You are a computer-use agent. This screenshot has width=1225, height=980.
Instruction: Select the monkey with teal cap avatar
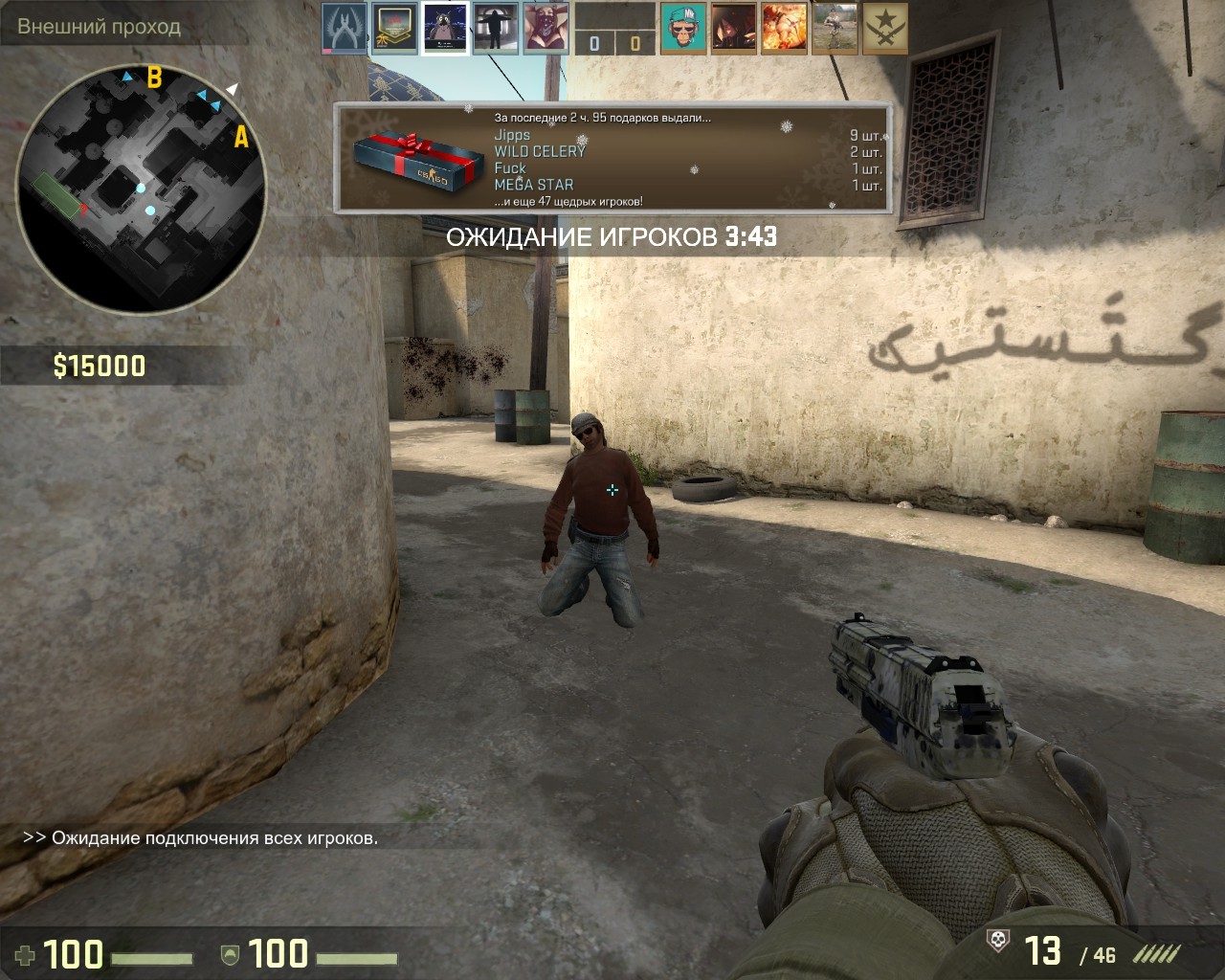[683, 28]
